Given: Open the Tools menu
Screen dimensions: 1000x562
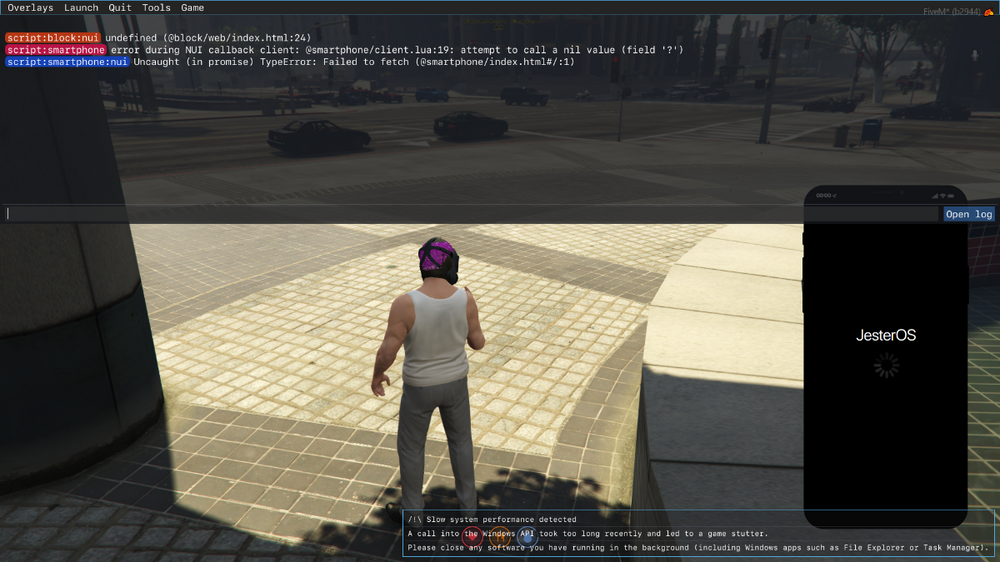Looking at the screenshot, I should pyautogui.click(x=156, y=8).
